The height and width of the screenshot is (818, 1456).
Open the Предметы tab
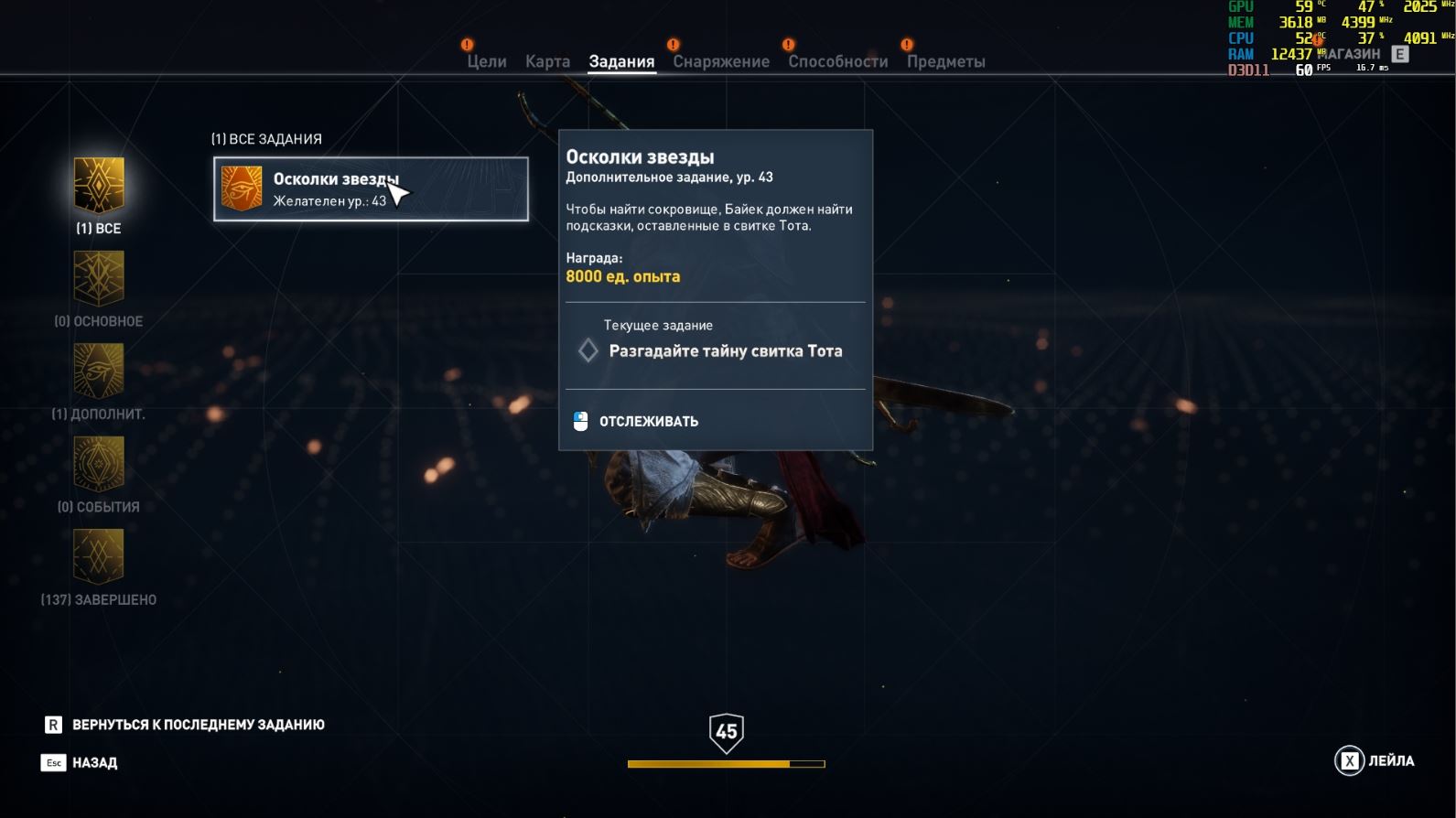[945, 61]
